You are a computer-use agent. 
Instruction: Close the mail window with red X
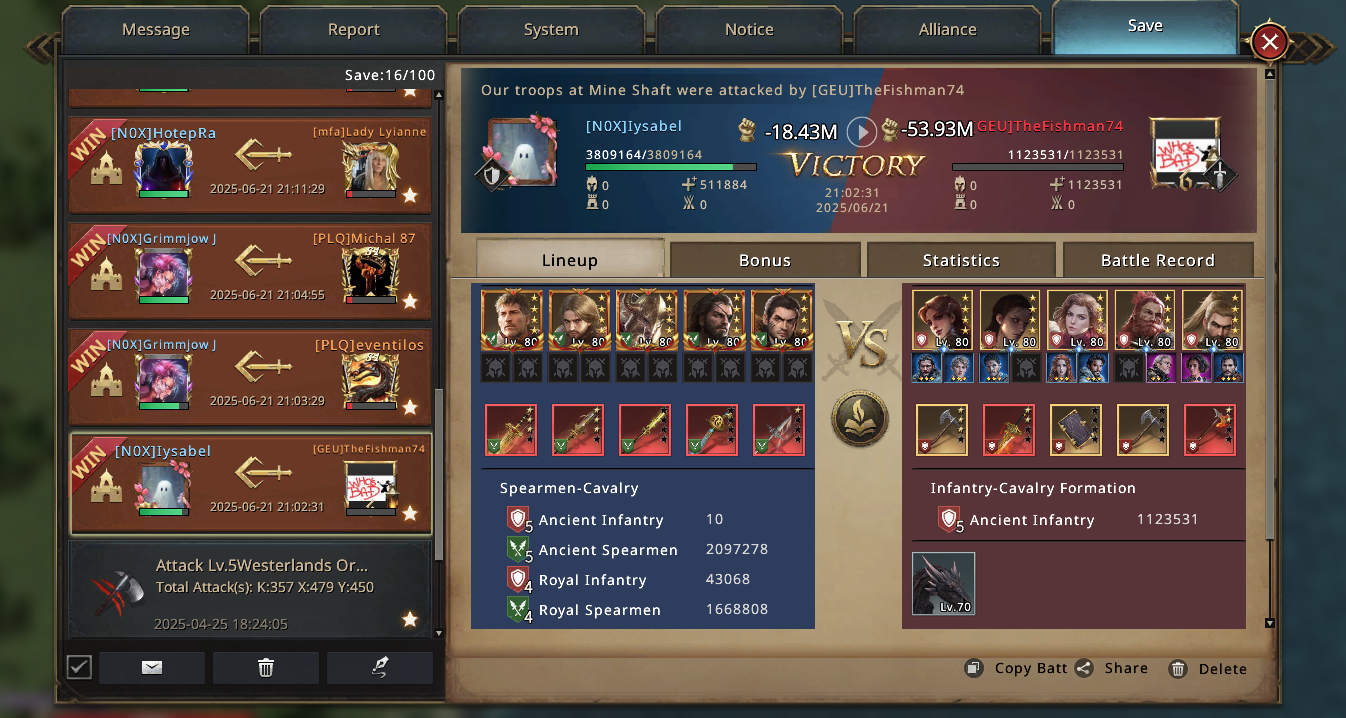[x=1269, y=42]
